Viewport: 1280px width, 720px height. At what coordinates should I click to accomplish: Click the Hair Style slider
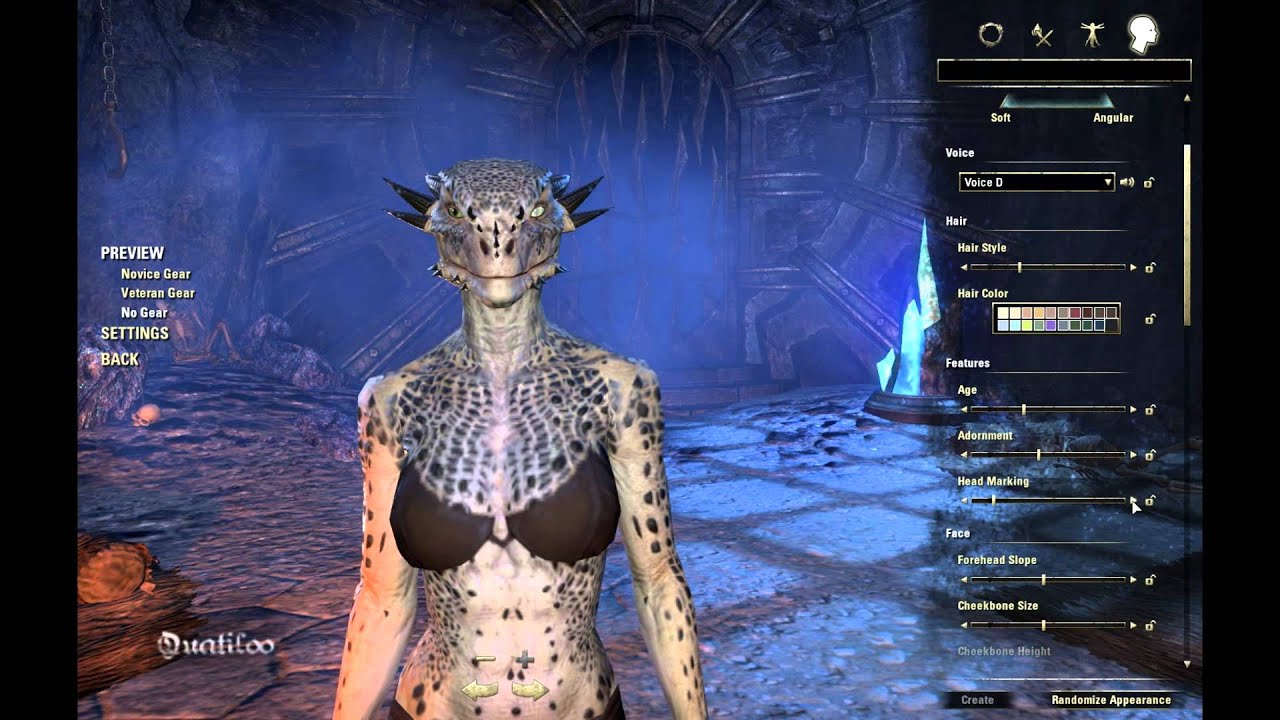[1048, 267]
